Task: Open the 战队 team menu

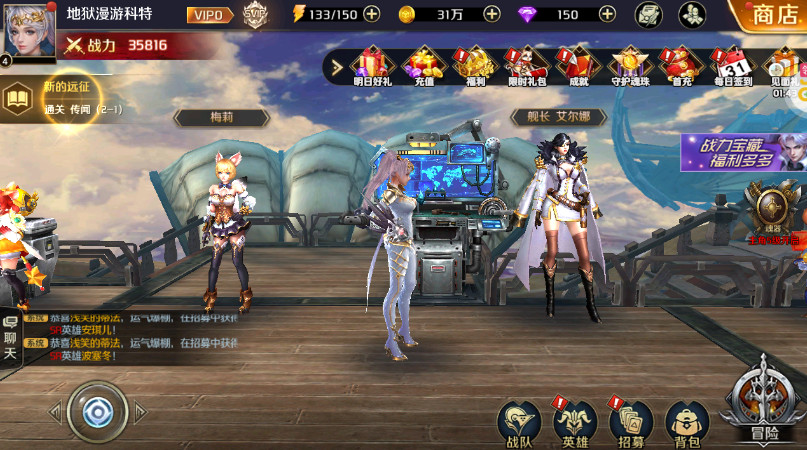Action: [x=518, y=422]
